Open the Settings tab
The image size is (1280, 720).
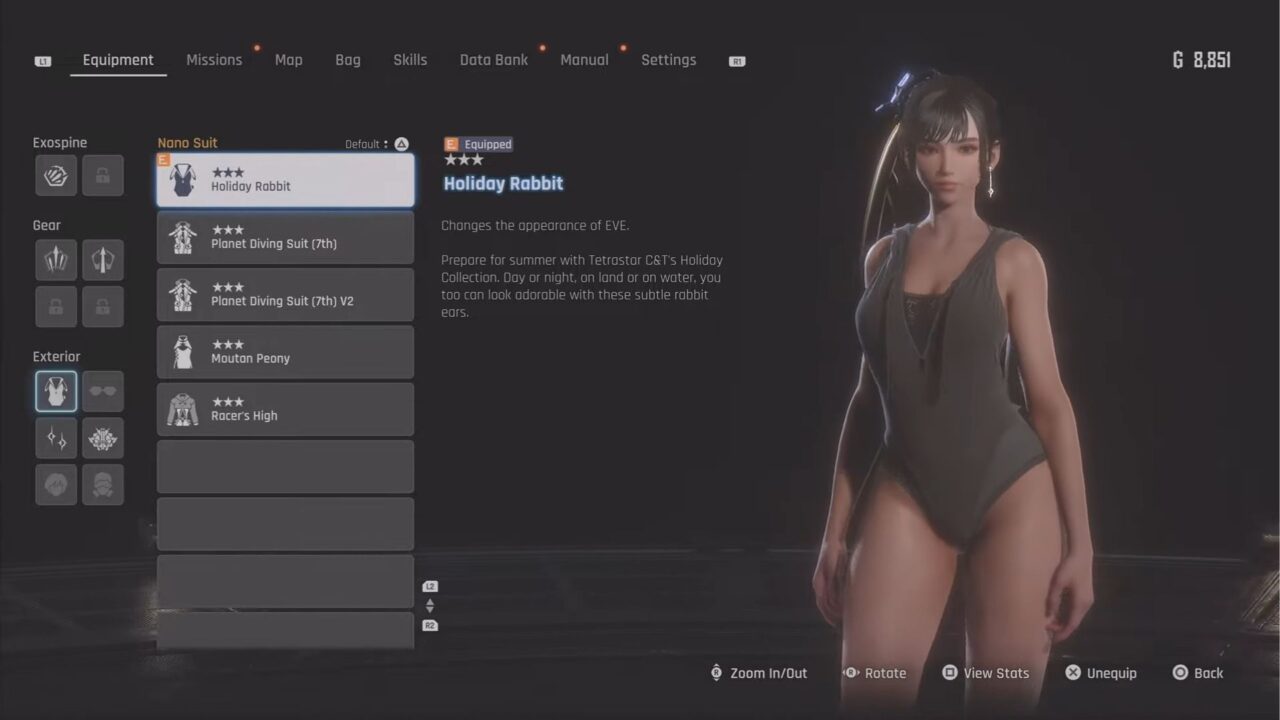(668, 60)
